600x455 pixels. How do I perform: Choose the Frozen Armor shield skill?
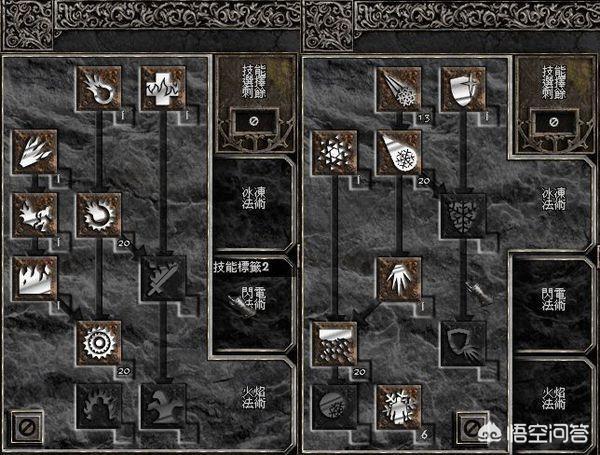click(x=462, y=88)
